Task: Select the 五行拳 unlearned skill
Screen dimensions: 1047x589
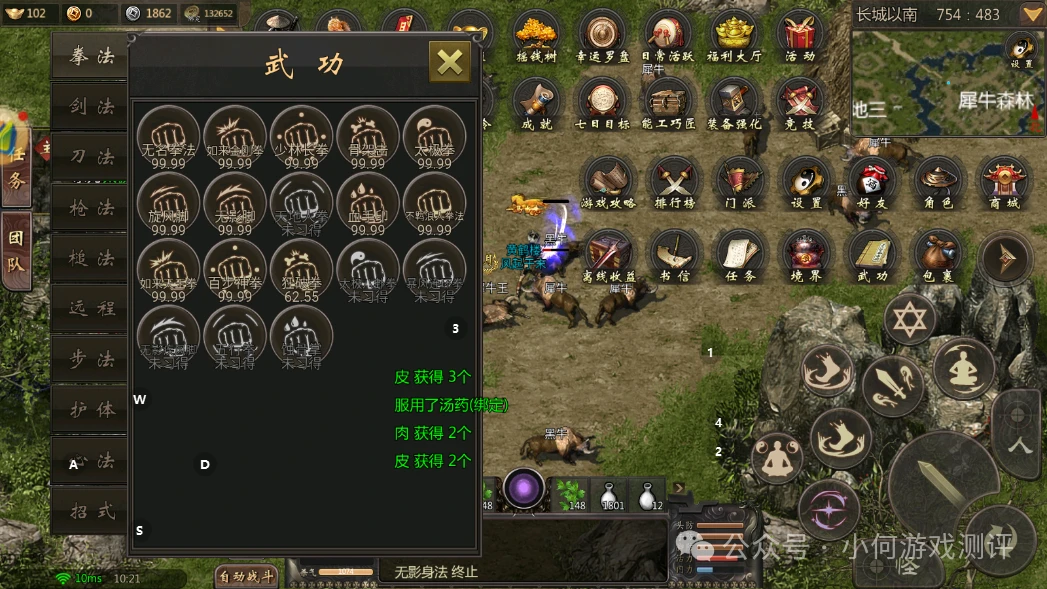Action: [x=235, y=337]
